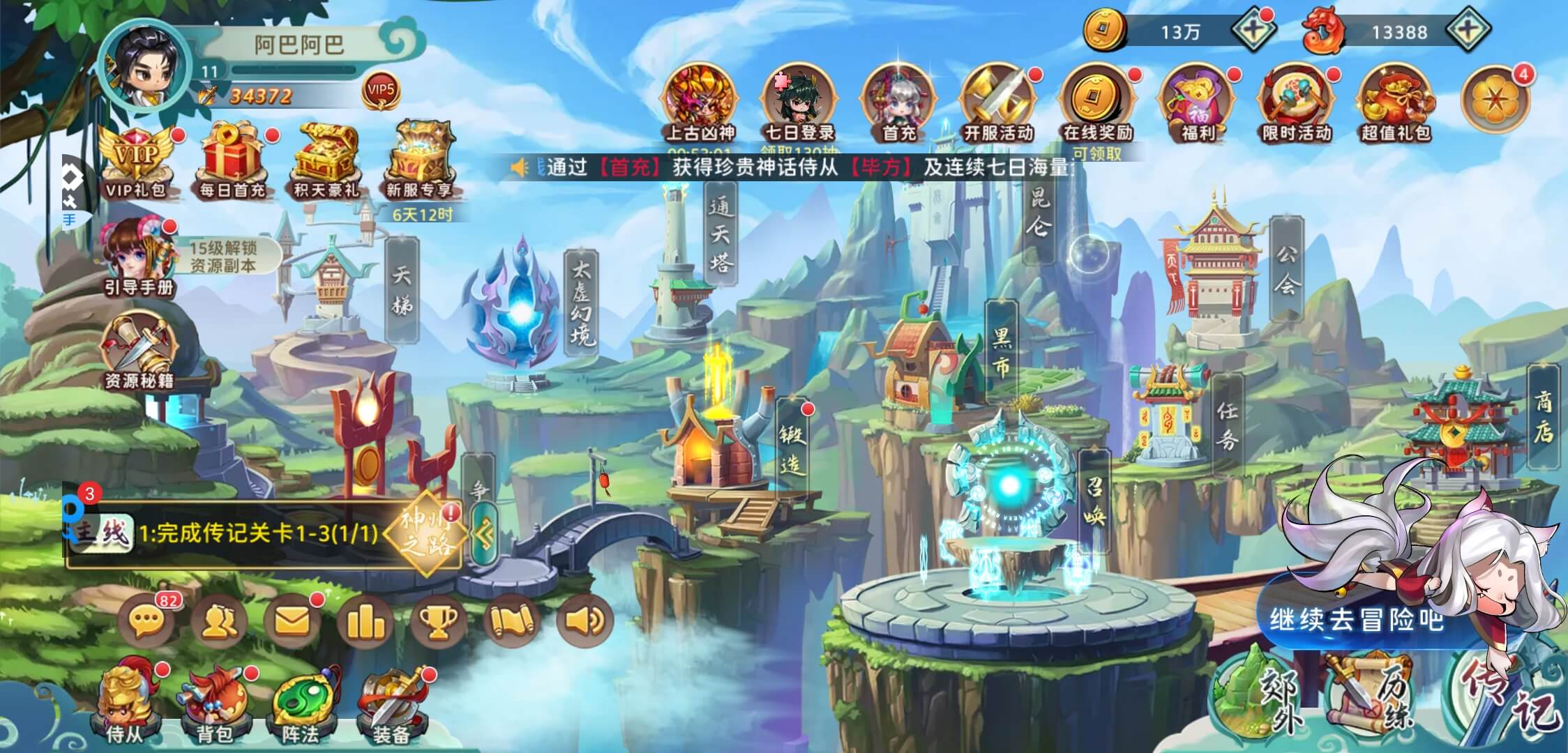Go to the 郊外 outskirts area
1568x753 pixels.
coord(1256,697)
